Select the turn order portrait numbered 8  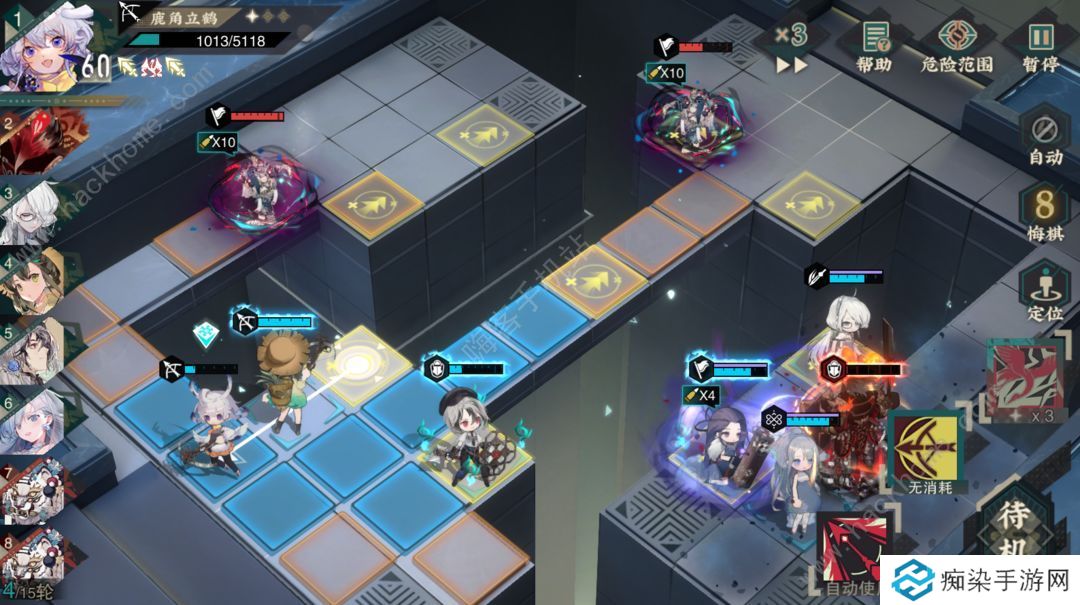click(x=35, y=555)
